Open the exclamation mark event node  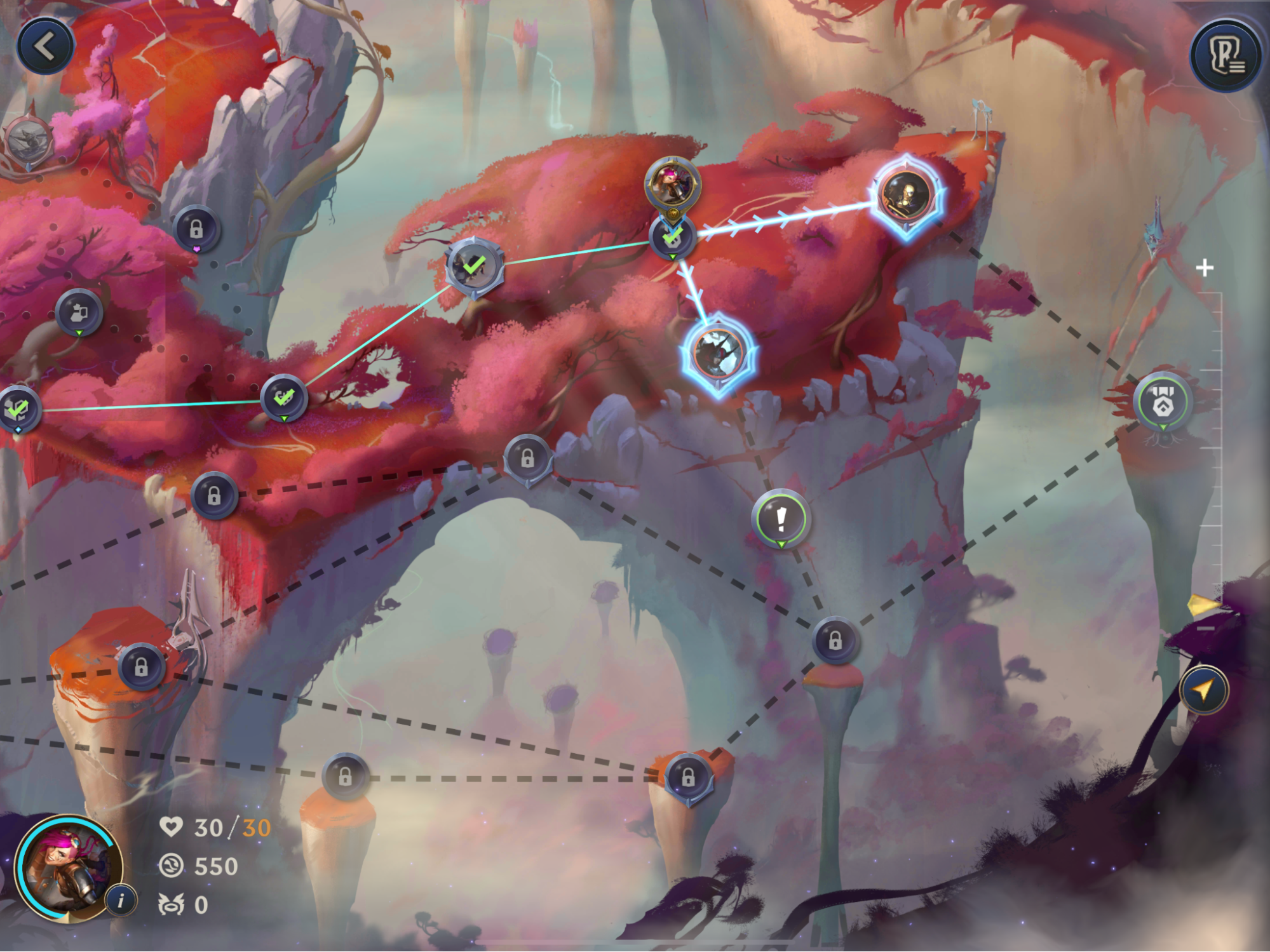(x=781, y=519)
